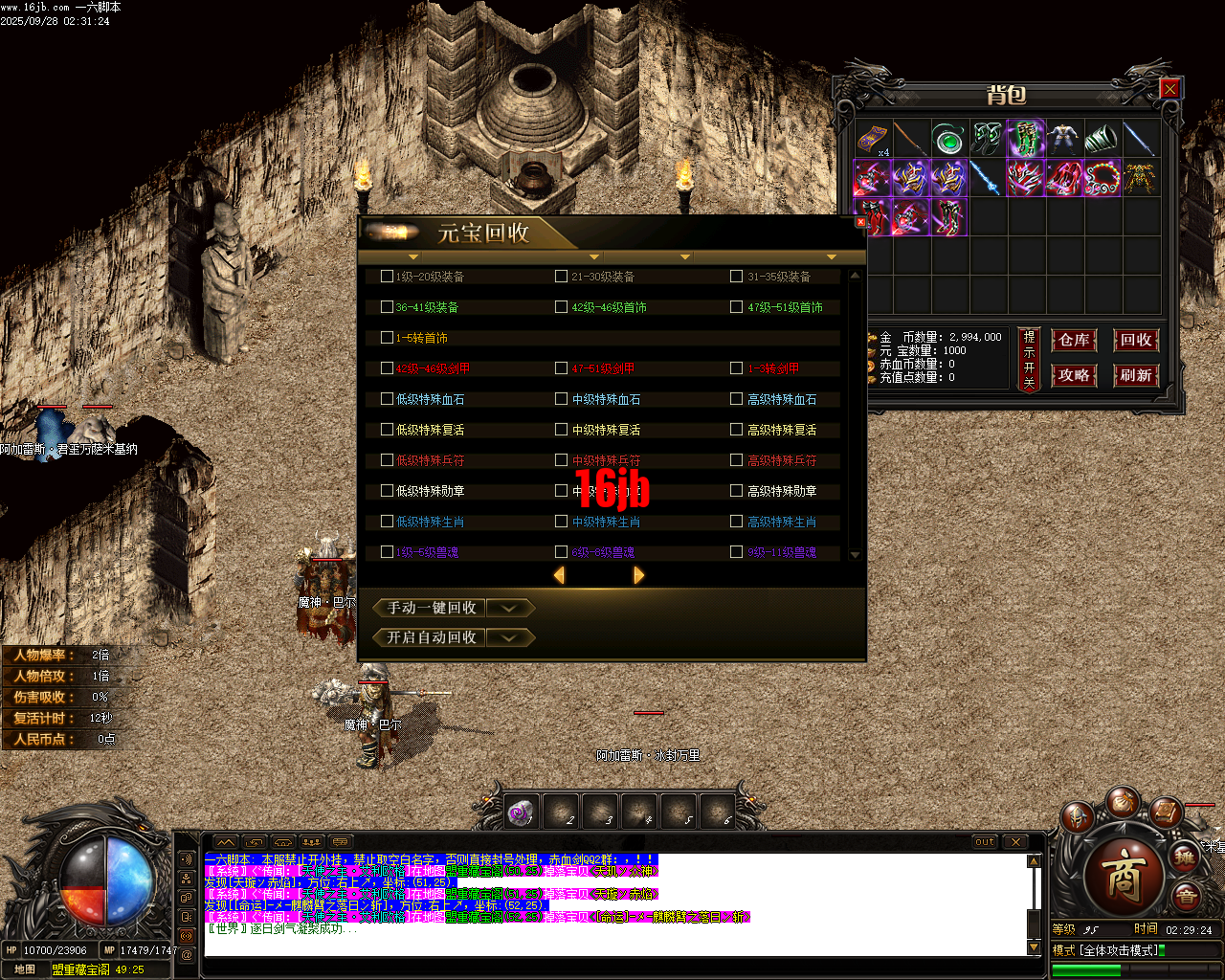Click the double-arrow expand icon on the chat toolbar
This screenshot has height=980, width=1225.
[228, 842]
